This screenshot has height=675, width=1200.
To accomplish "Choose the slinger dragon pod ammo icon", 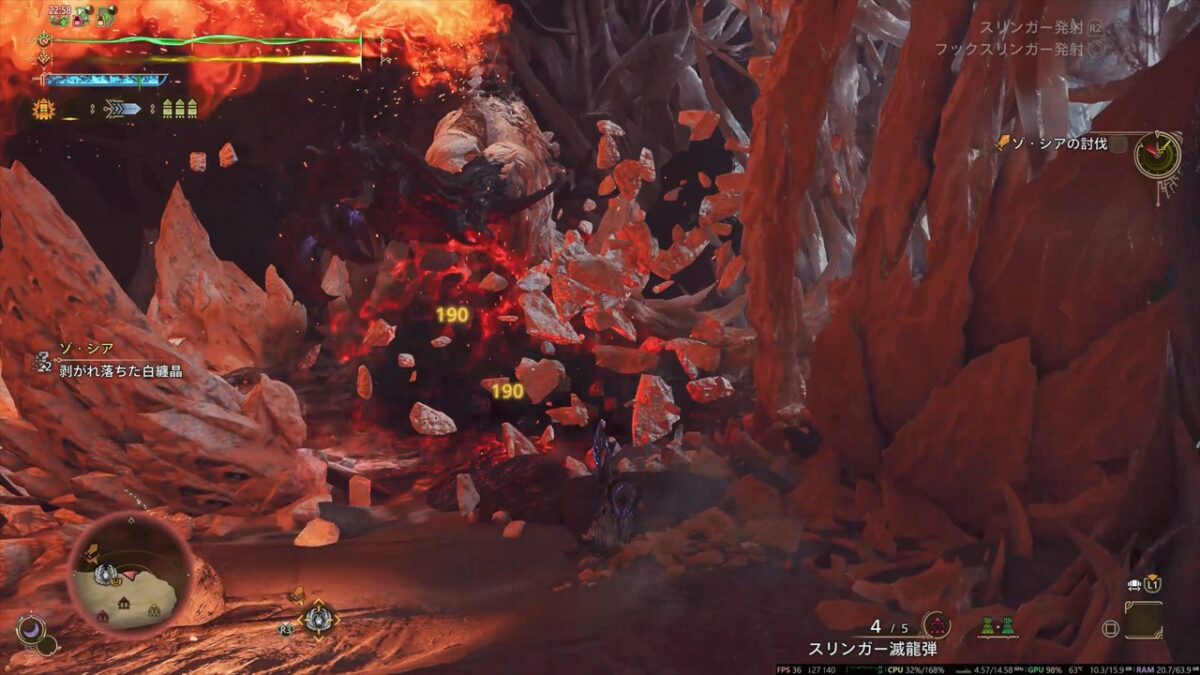I will (936, 626).
